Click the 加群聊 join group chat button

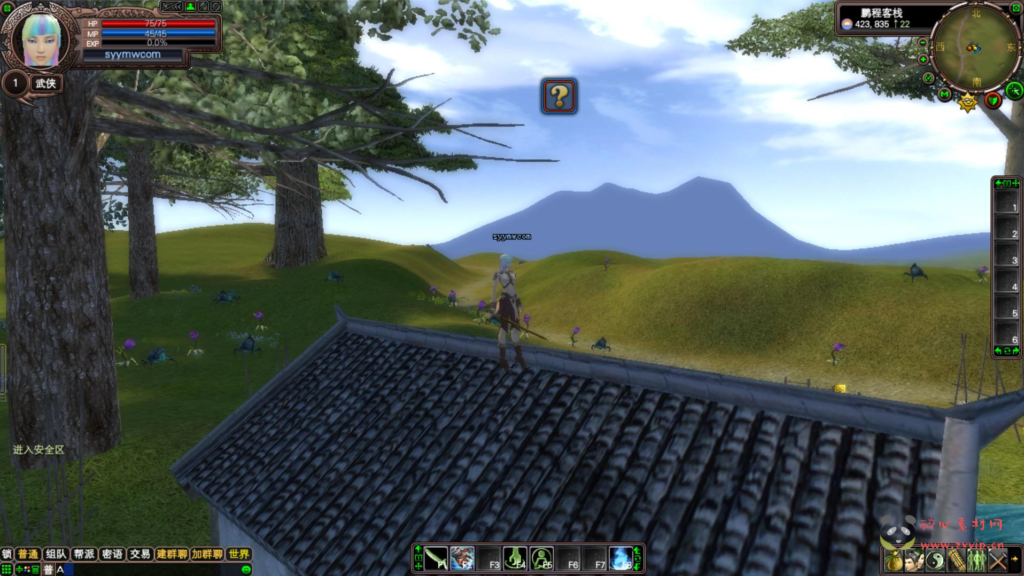coord(207,554)
